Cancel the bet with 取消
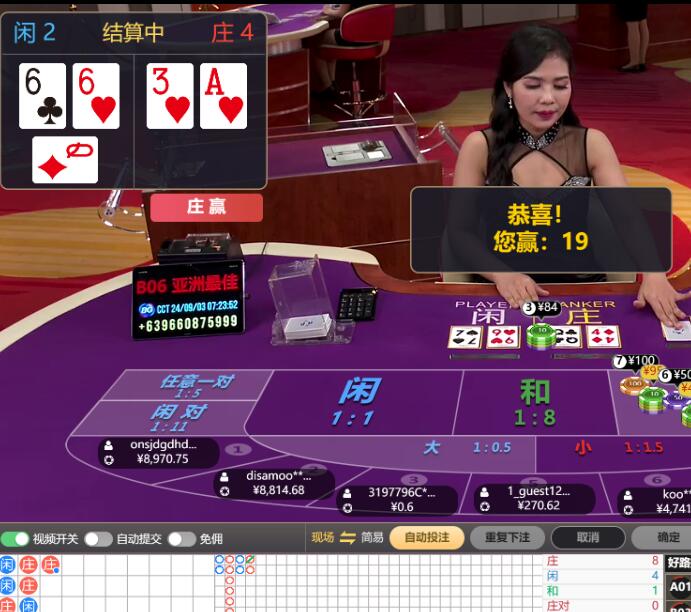Viewport: 691px width, 612px height. pyautogui.click(x=588, y=538)
